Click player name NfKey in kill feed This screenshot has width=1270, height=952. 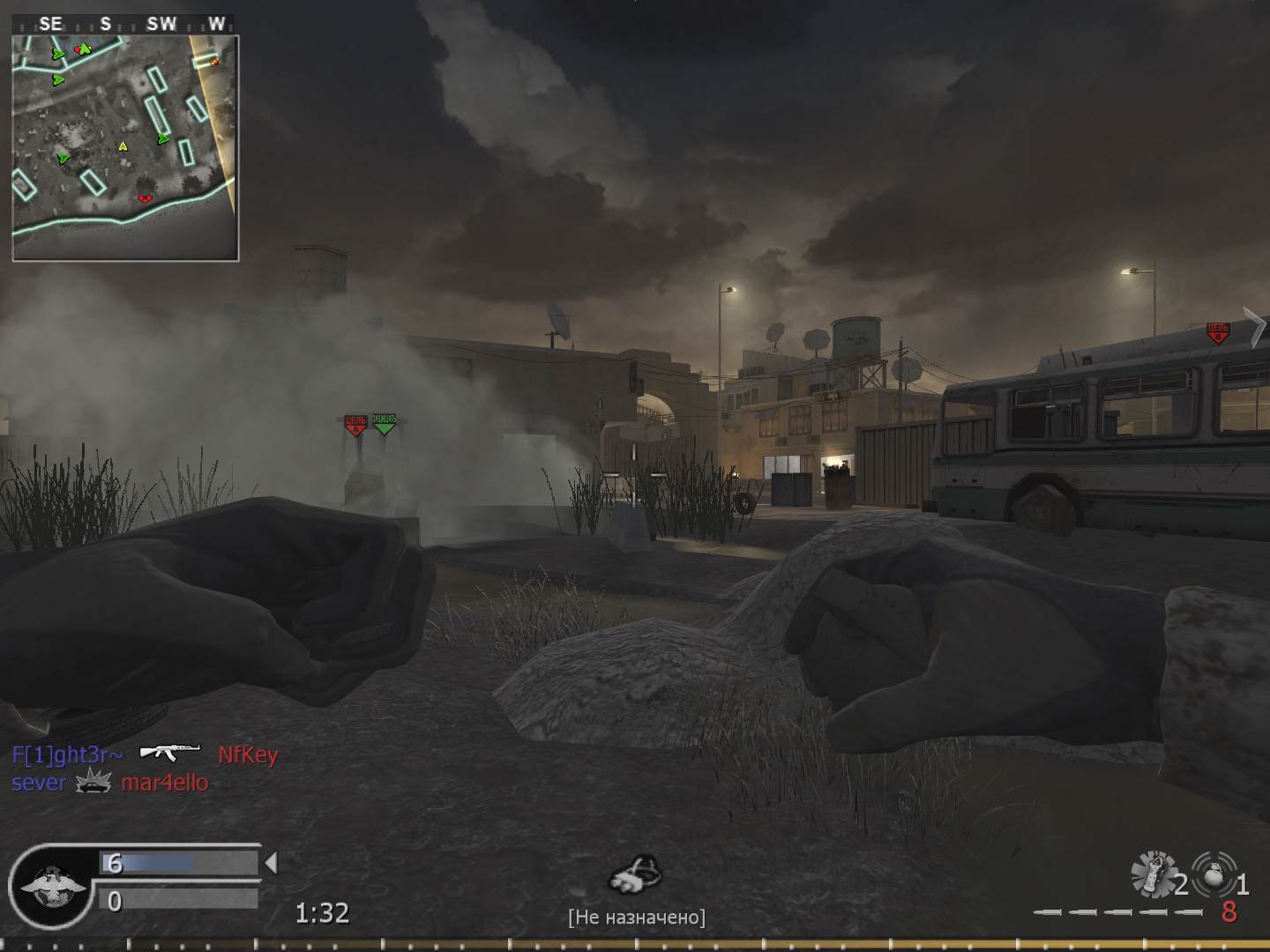[x=248, y=755]
